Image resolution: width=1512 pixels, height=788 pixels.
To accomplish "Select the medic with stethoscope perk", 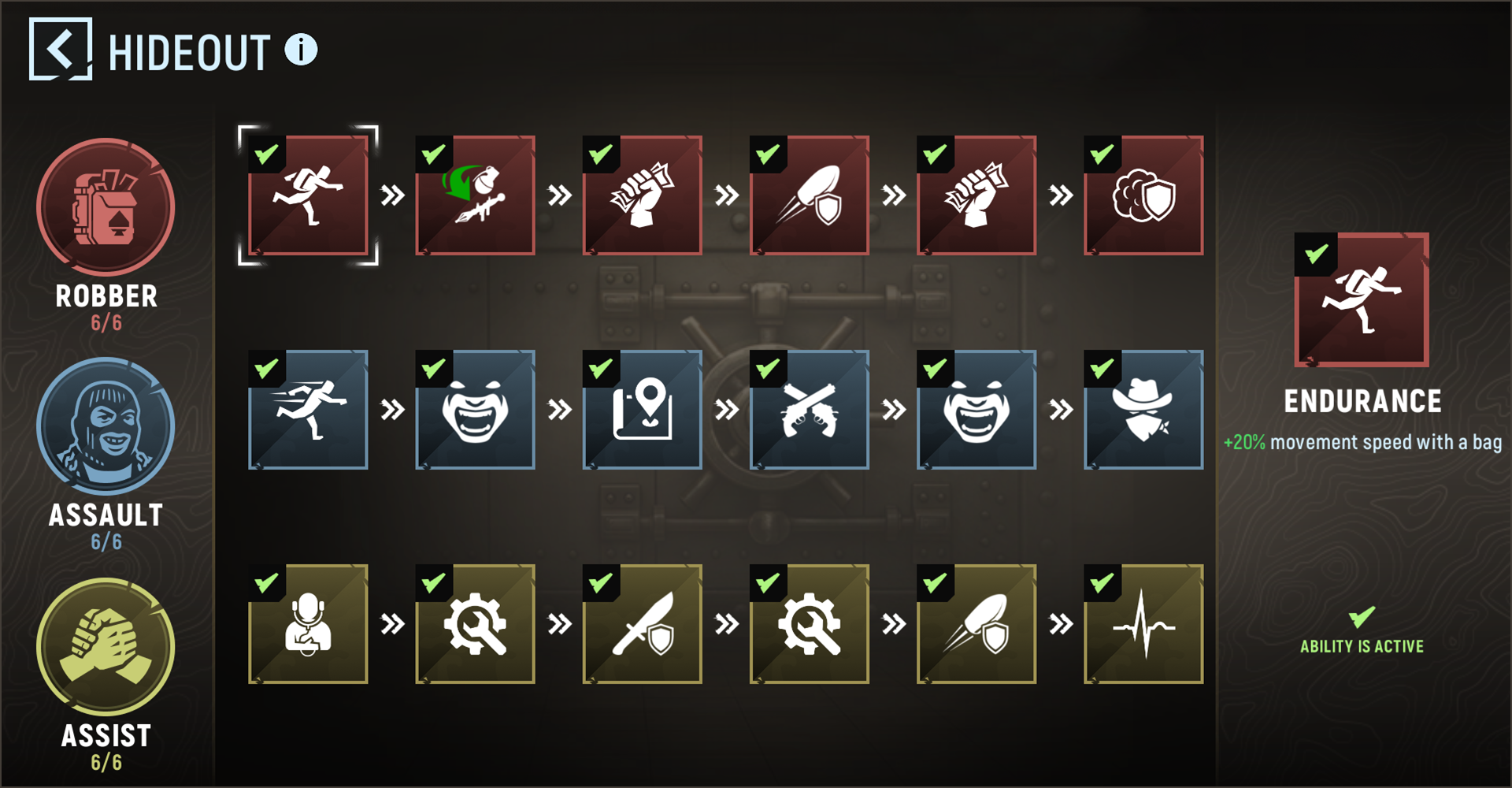I will pos(309,624).
